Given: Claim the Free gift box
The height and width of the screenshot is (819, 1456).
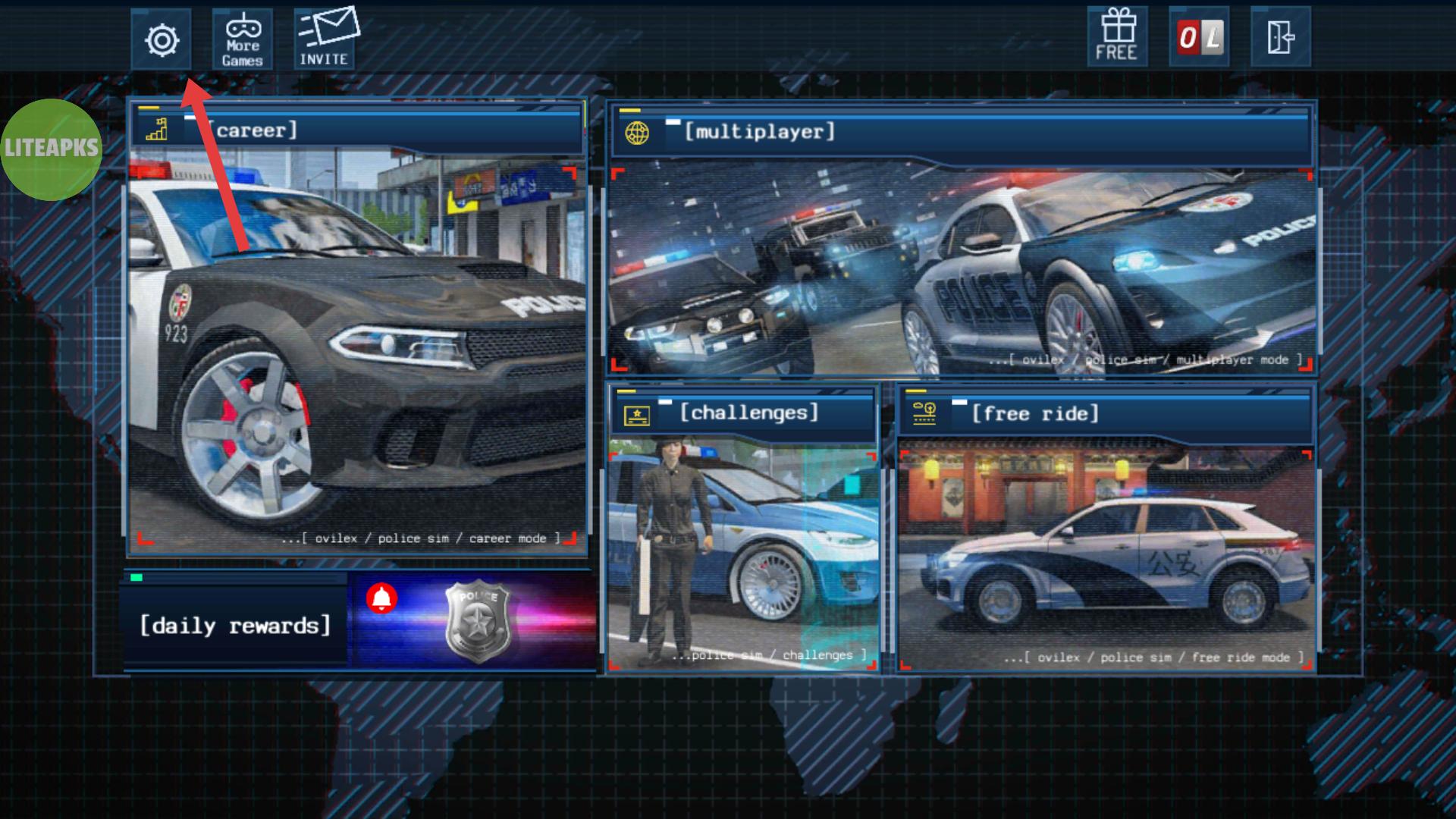Looking at the screenshot, I should tap(1117, 37).
